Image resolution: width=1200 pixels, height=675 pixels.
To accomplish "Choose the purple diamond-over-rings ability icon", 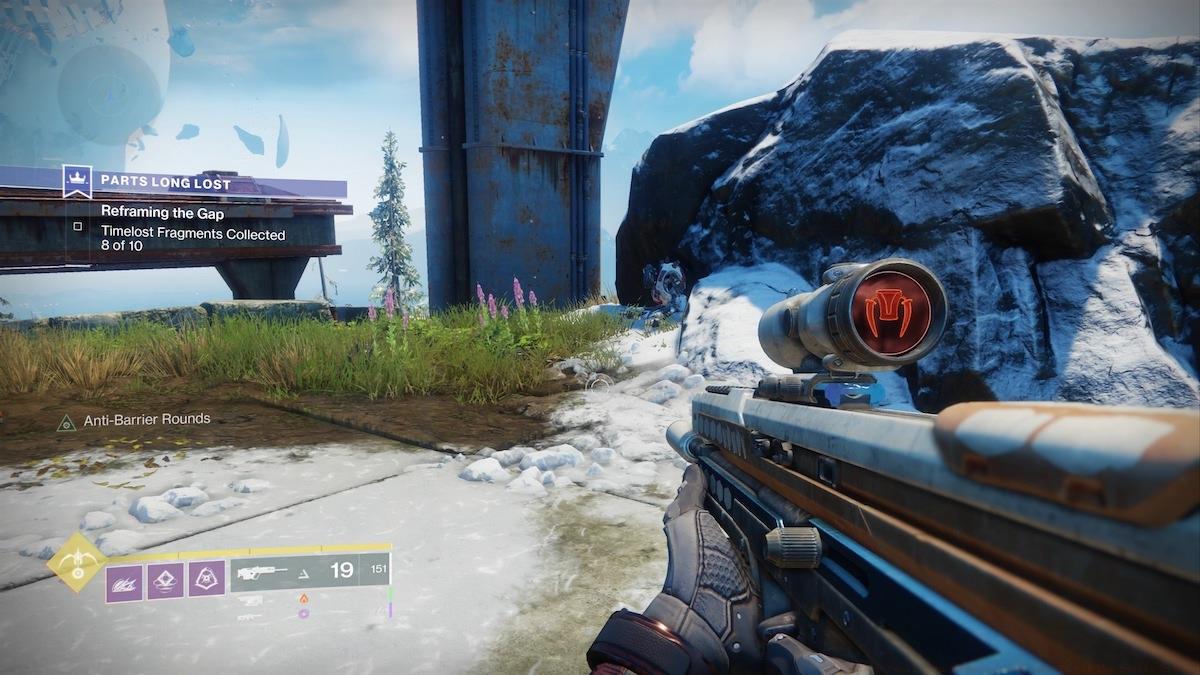I will pos(165,582).
